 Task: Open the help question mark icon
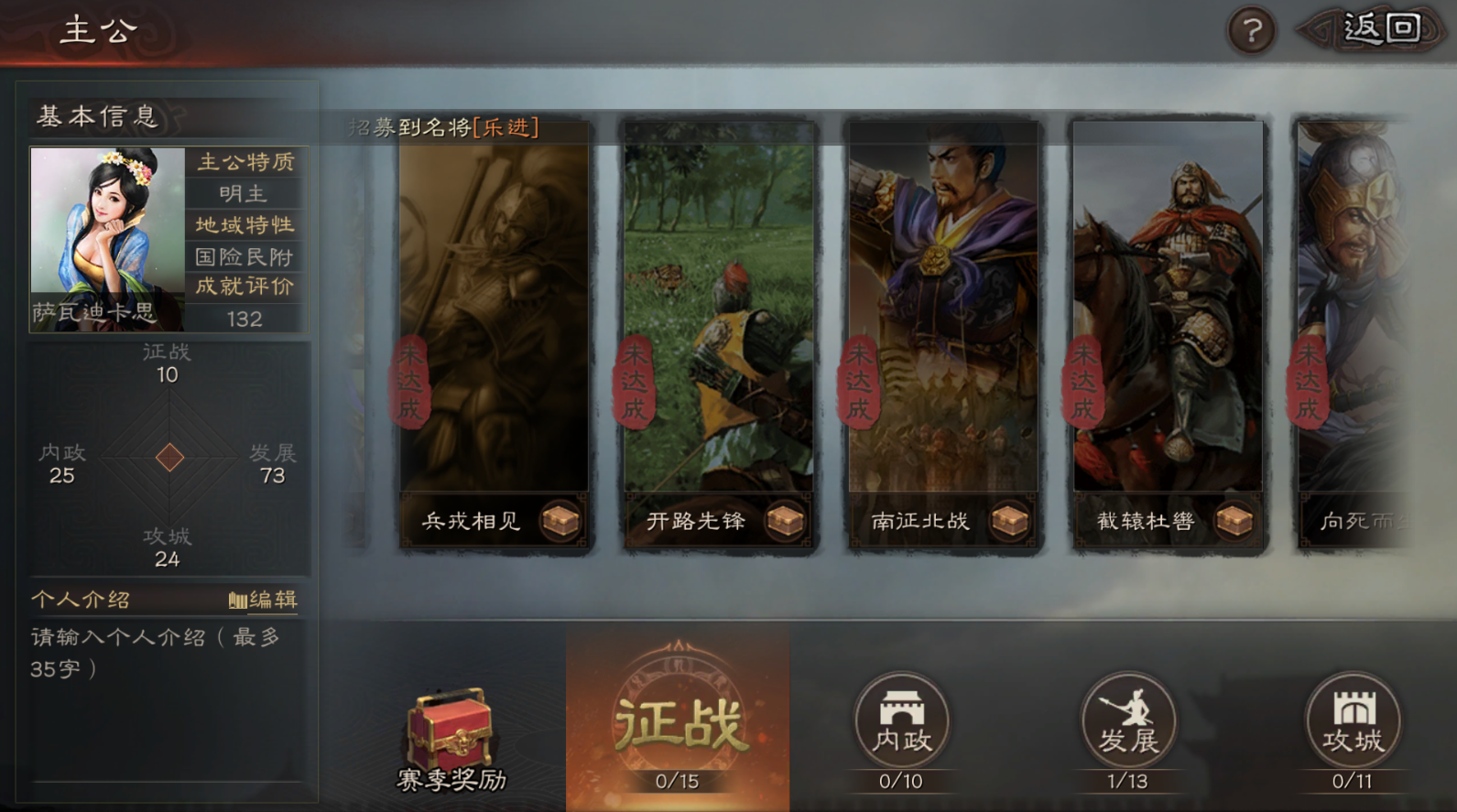1250,28
